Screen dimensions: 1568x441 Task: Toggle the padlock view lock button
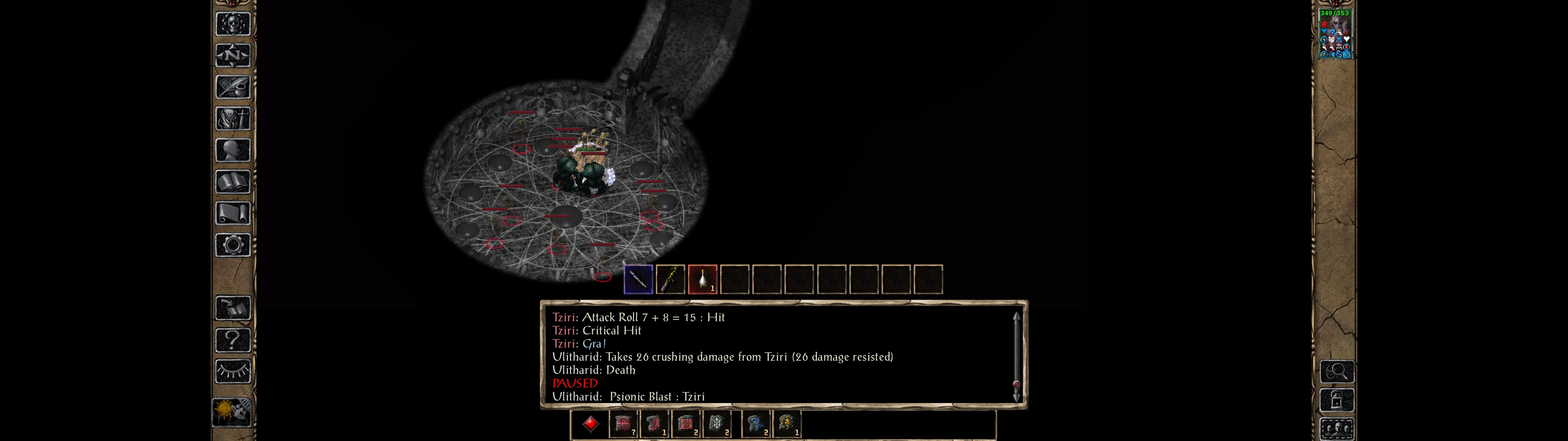(x=1337, y=400)
